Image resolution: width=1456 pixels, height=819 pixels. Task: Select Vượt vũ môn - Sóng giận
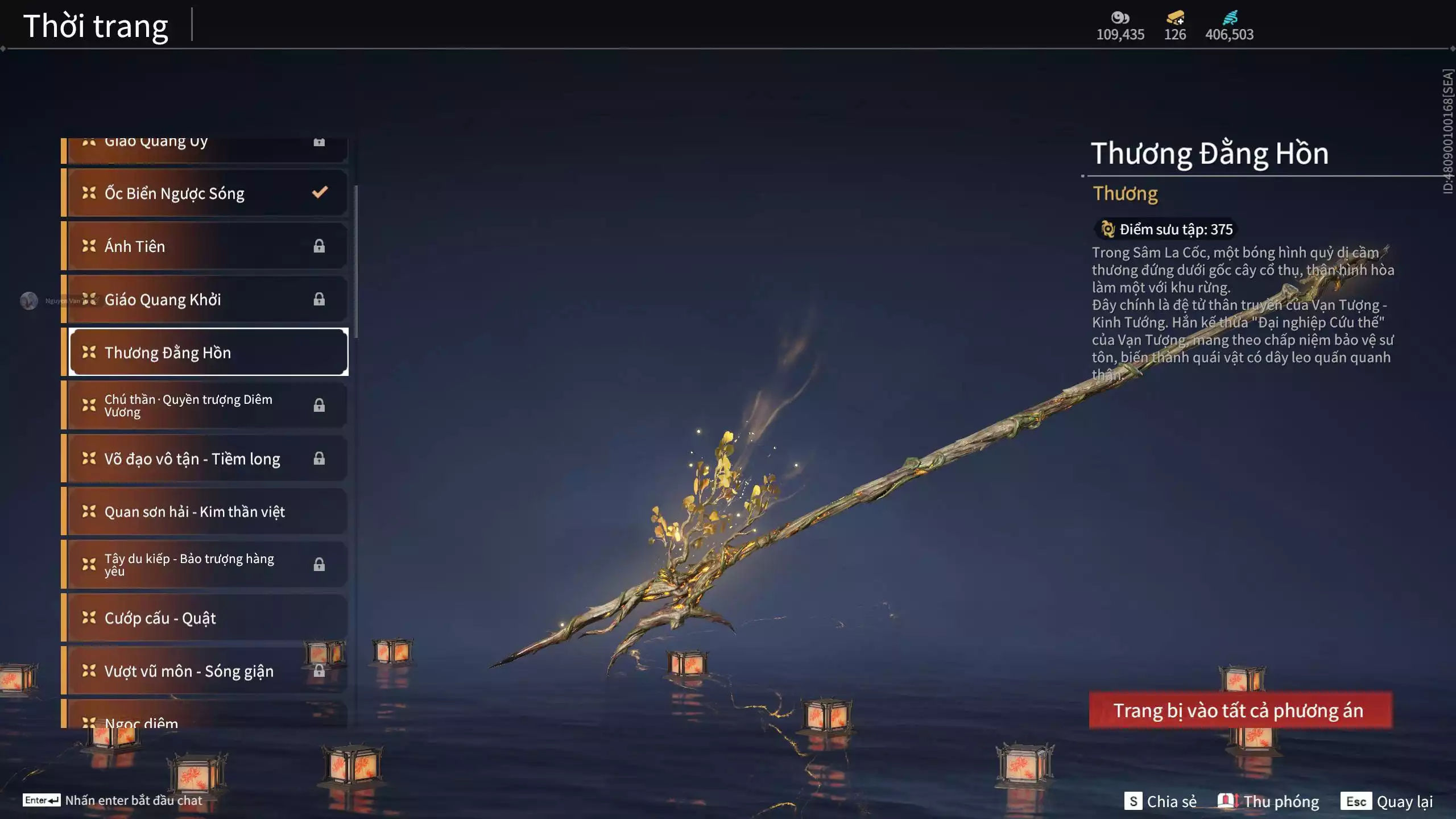pos(205,671)
